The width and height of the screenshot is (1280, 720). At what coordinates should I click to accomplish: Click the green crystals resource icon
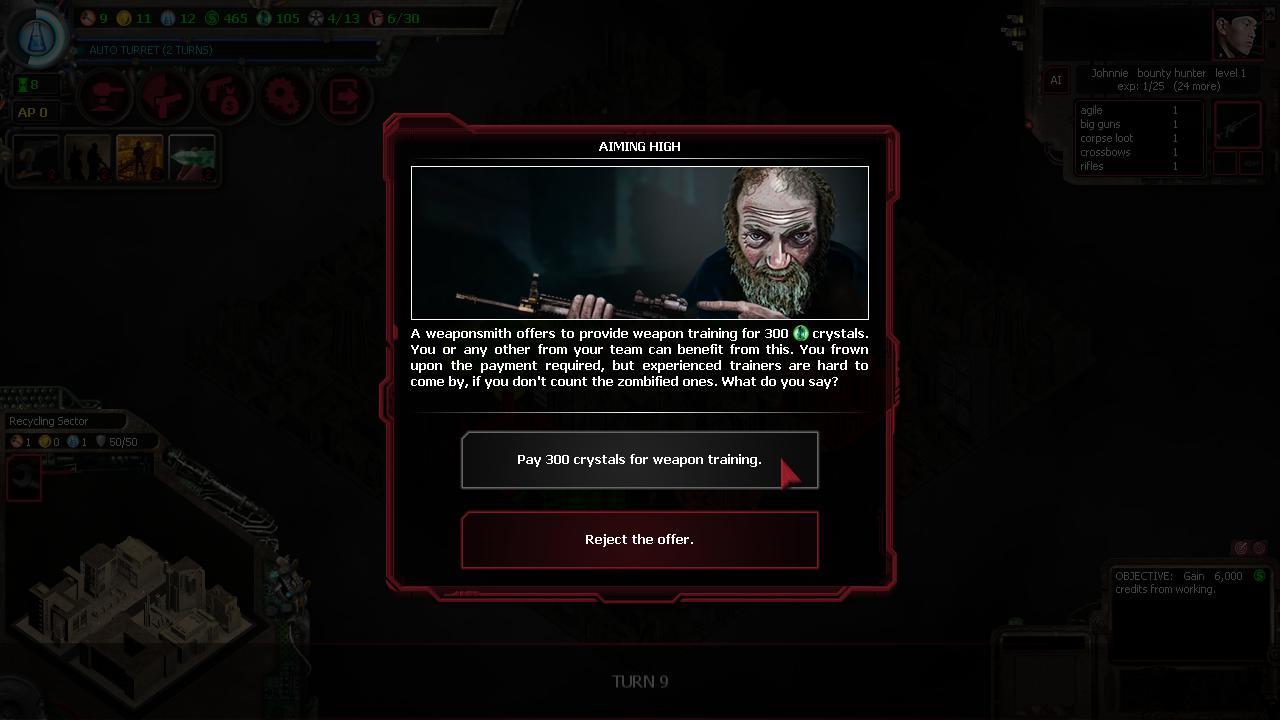262,18
